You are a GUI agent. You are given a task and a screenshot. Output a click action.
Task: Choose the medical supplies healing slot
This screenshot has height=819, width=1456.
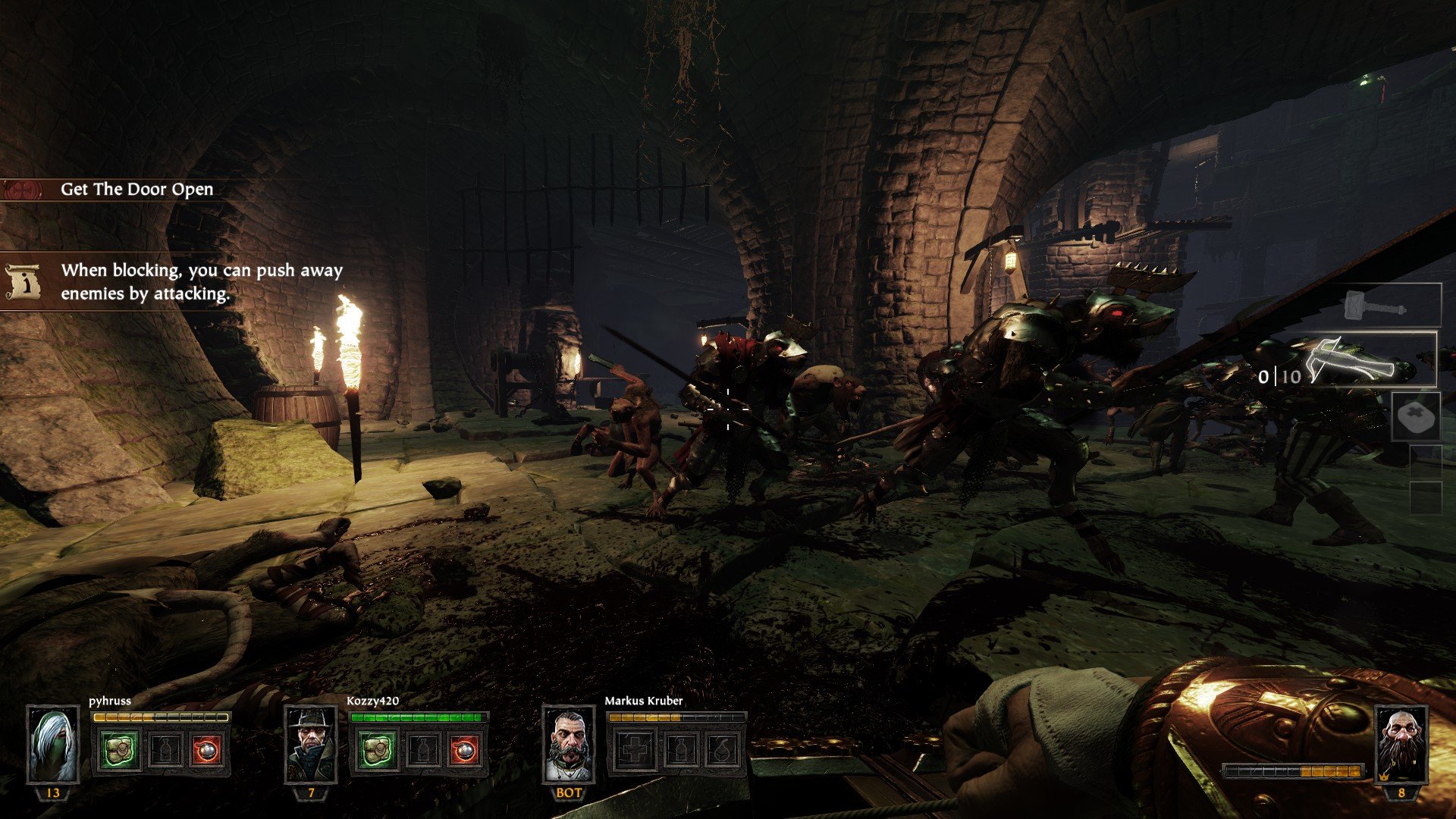(x=1416, y=416)
